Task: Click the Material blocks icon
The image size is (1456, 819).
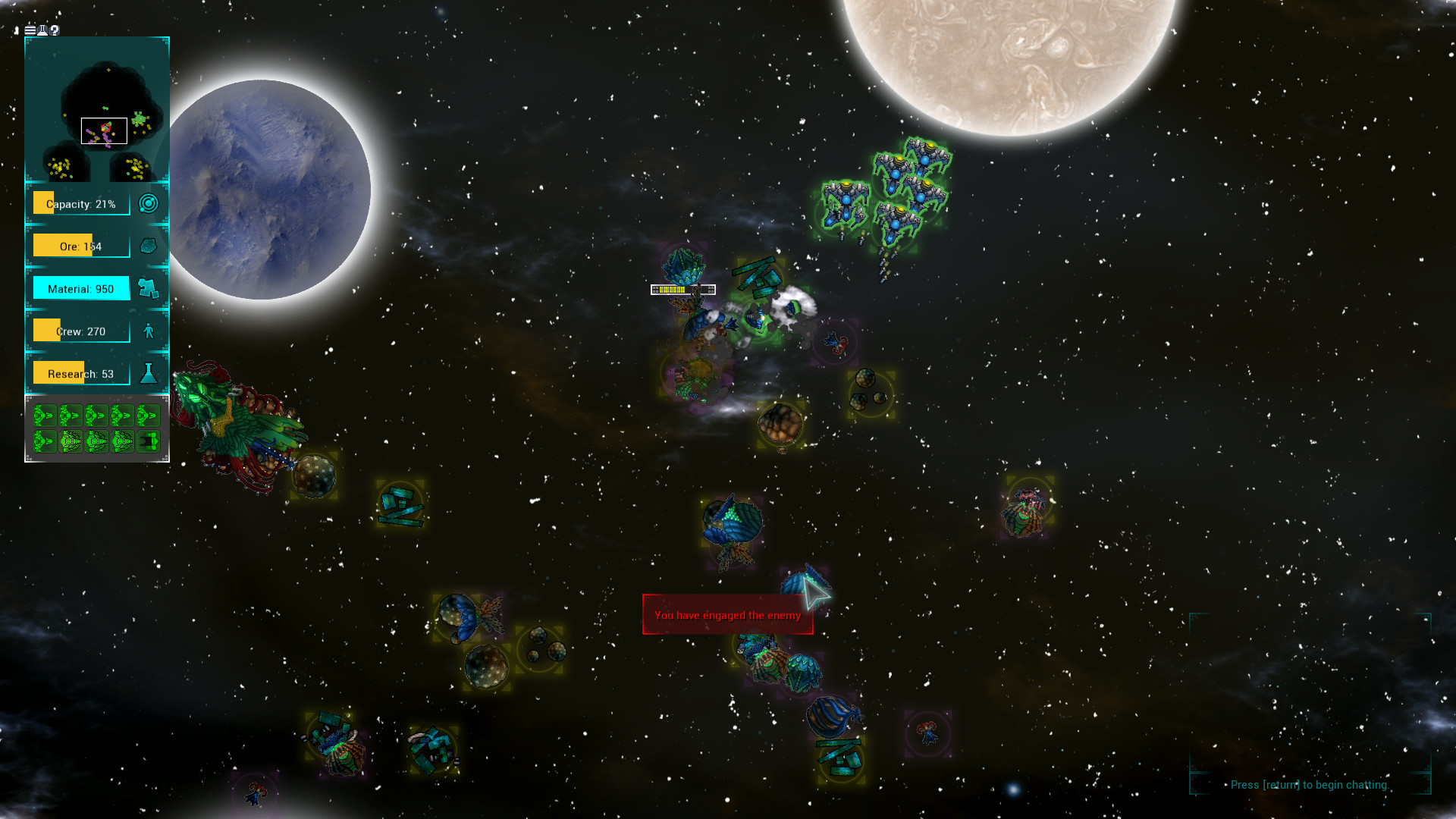Action: (x=149, y=288)
